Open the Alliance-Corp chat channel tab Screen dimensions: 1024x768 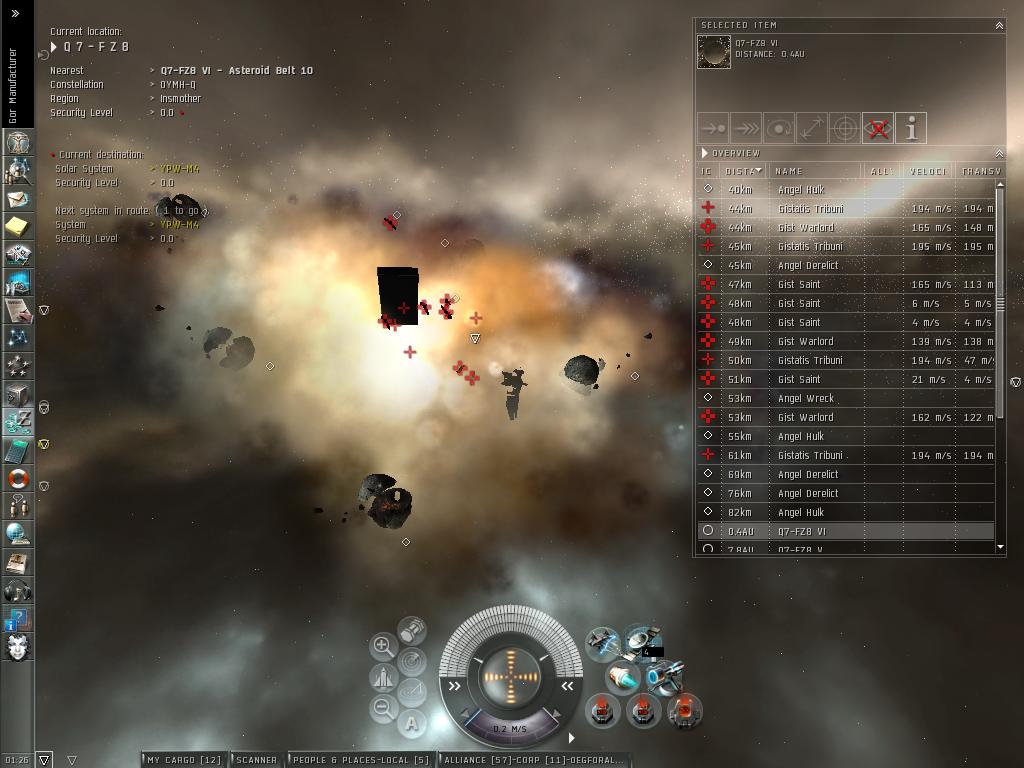pos(534,760)
